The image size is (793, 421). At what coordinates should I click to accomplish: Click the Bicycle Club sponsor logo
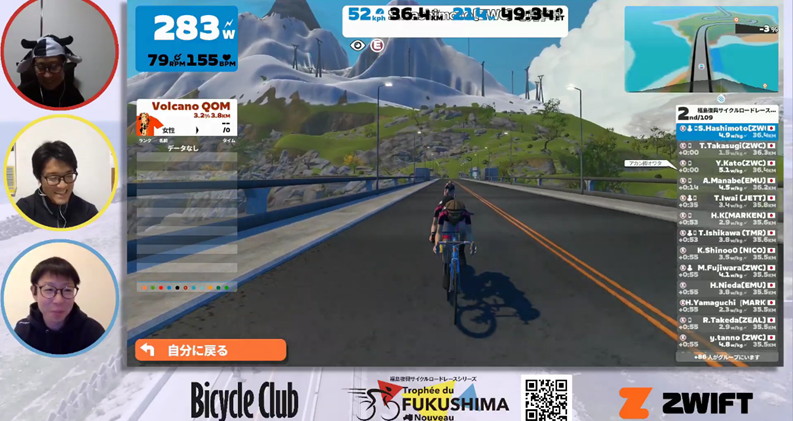point(244,402)
